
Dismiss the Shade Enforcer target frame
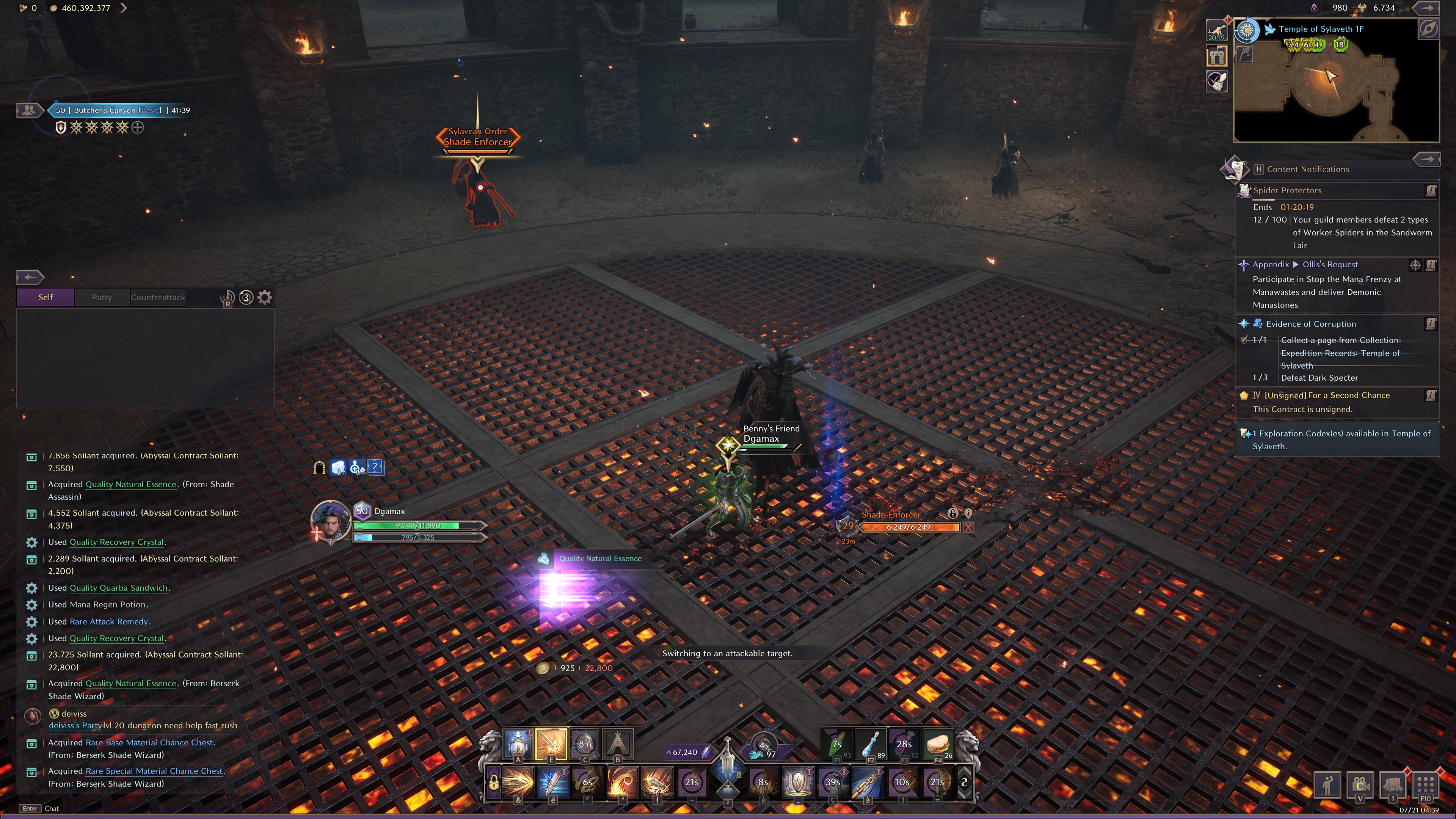[968, 527]
